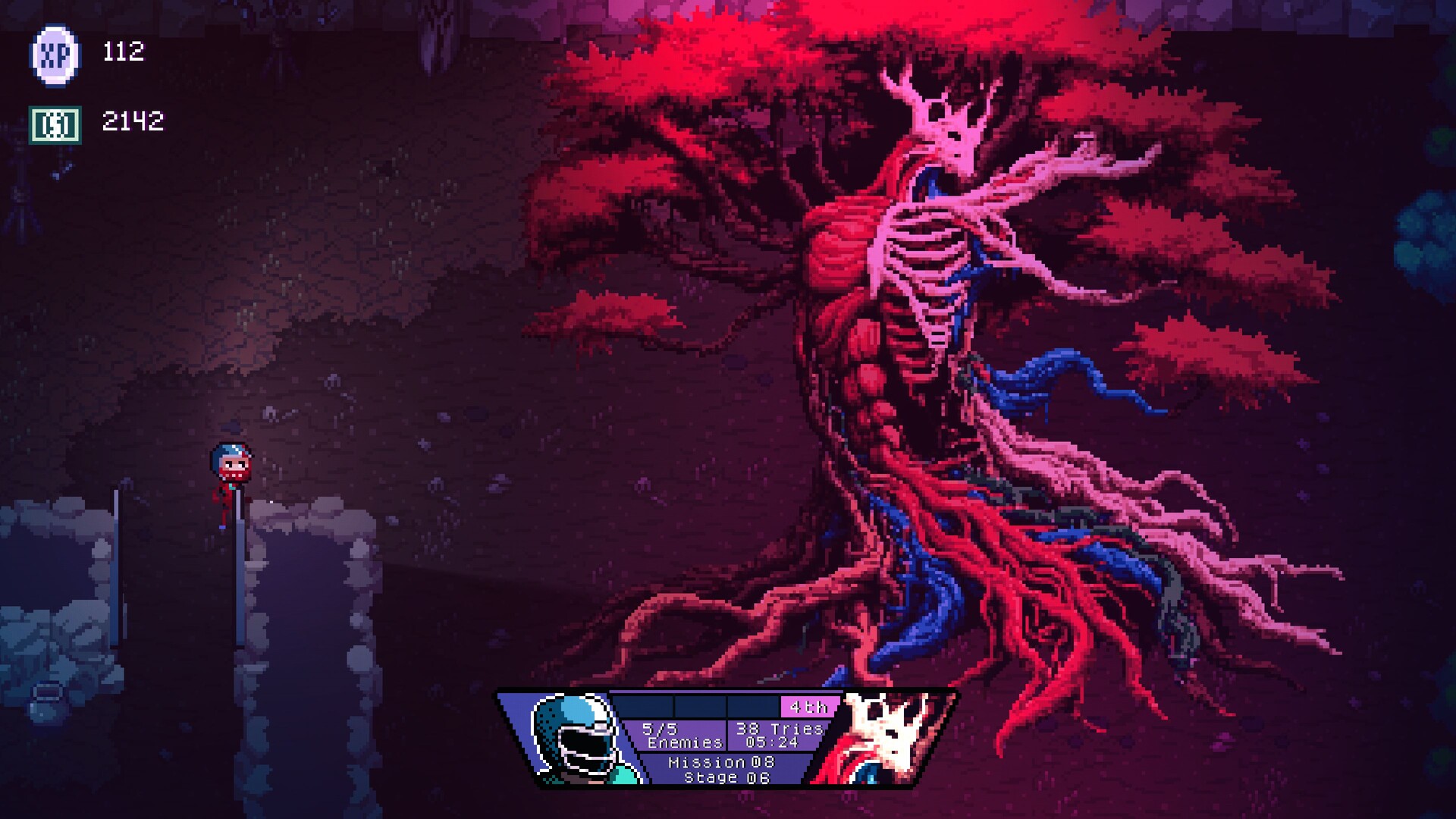Click the XP coin icon
1456x819 pixels.
pyautogui.click(x=57, y=53)
